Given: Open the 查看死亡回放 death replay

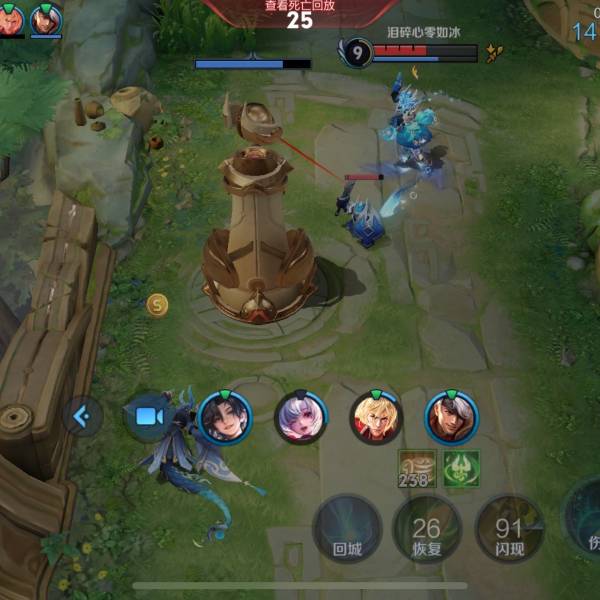Looking at the screenshot, I should pyautogui.click(x=300, y=6).
